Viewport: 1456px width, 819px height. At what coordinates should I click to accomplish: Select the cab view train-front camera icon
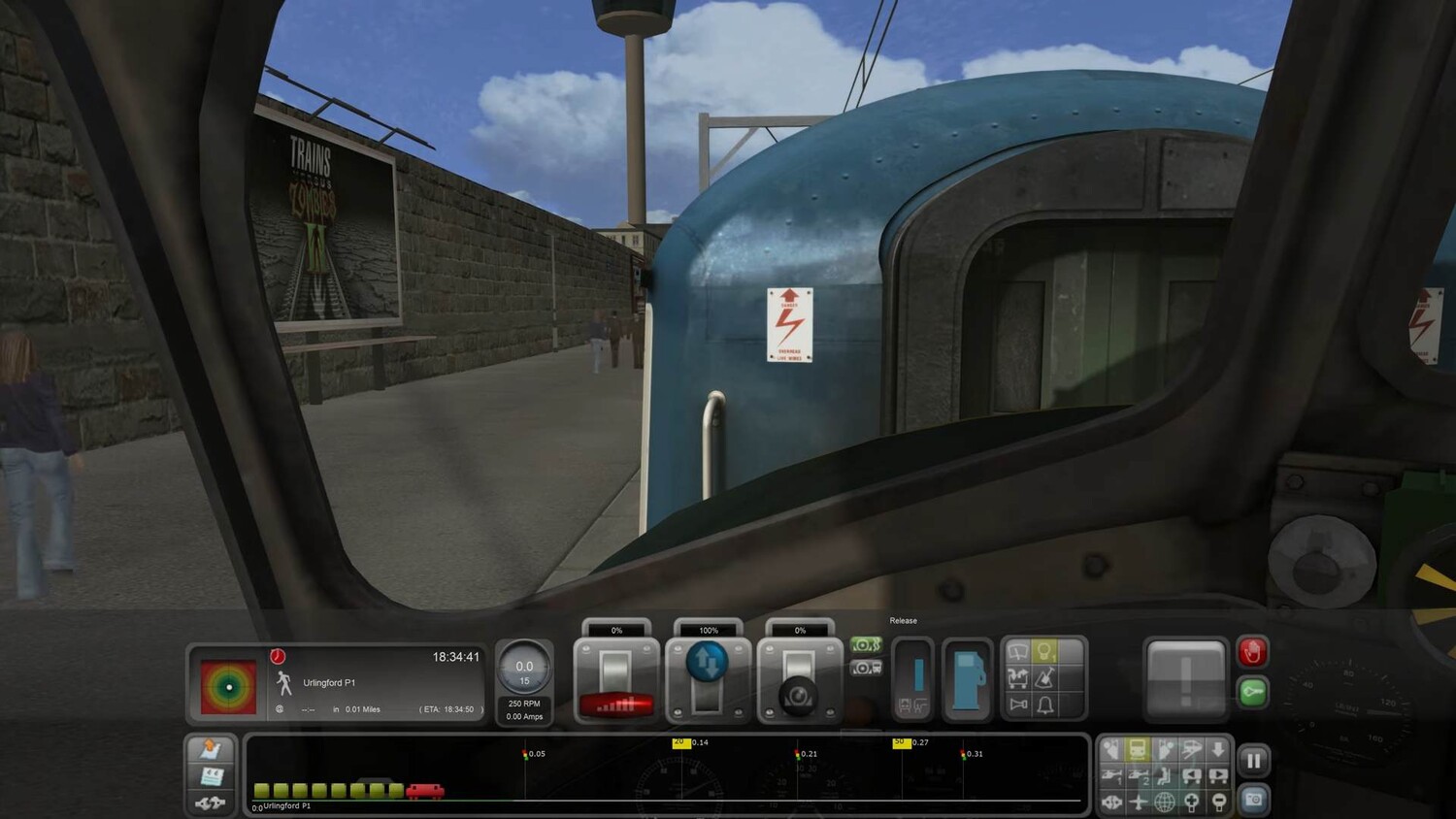tap(1138, 749)
